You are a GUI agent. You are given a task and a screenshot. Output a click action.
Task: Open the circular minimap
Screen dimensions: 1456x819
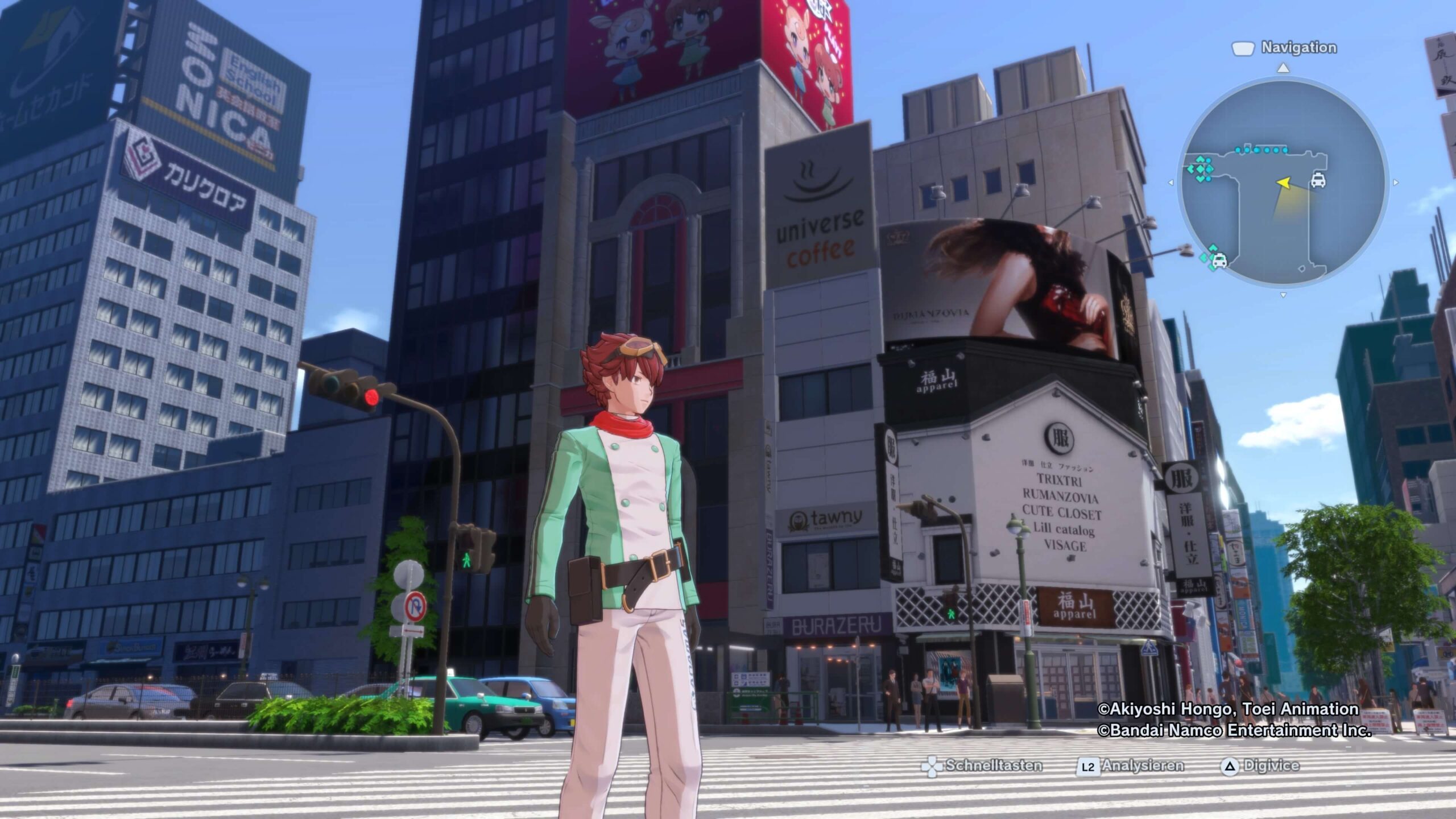[1283, 182]
